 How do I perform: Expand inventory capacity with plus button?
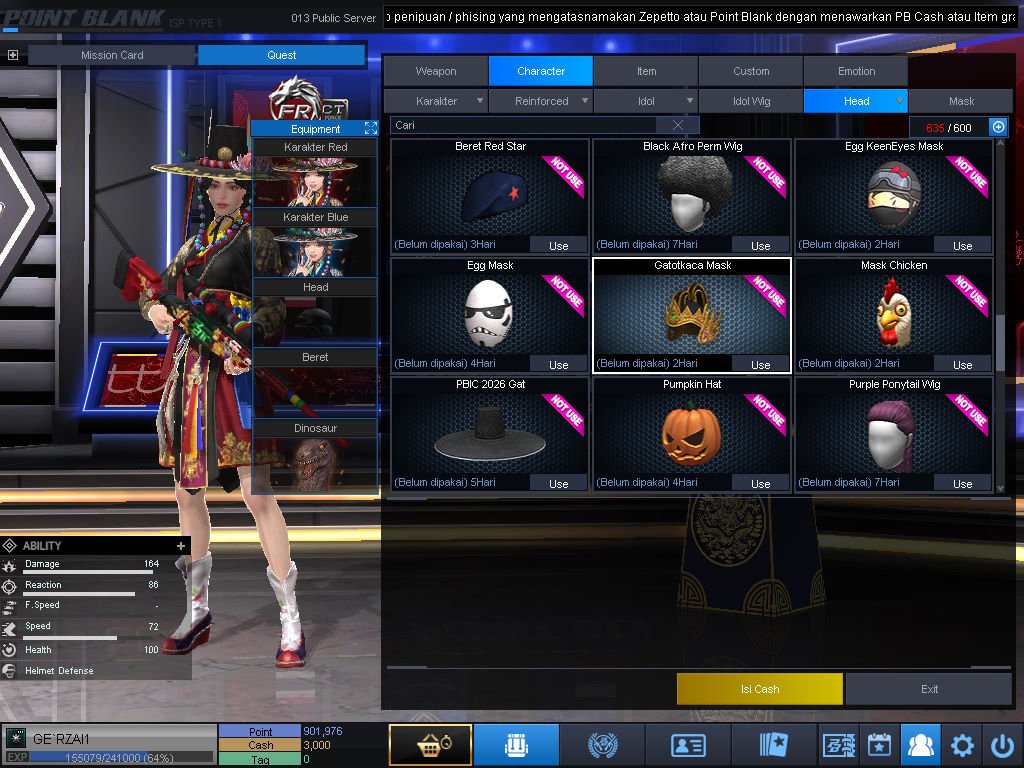pyautogui.click(x=997, y=127)
